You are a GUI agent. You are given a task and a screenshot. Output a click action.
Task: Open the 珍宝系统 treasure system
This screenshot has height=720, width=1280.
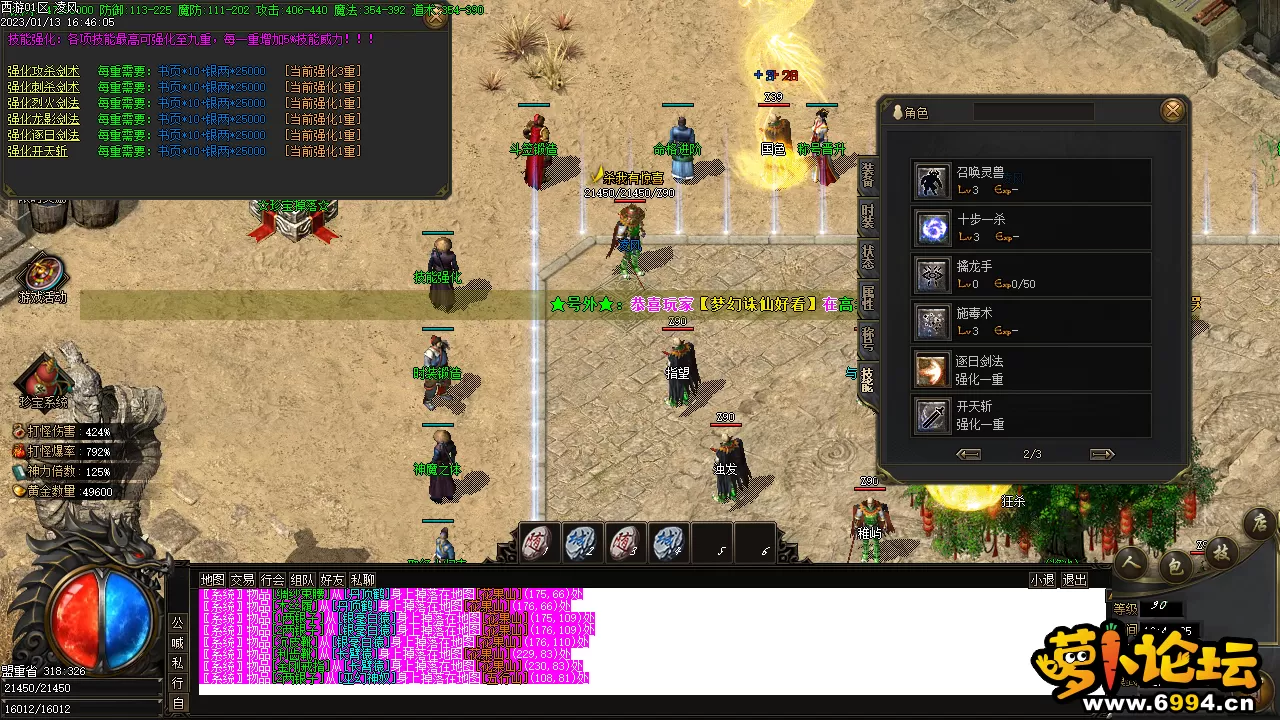(x=43, y=382)
